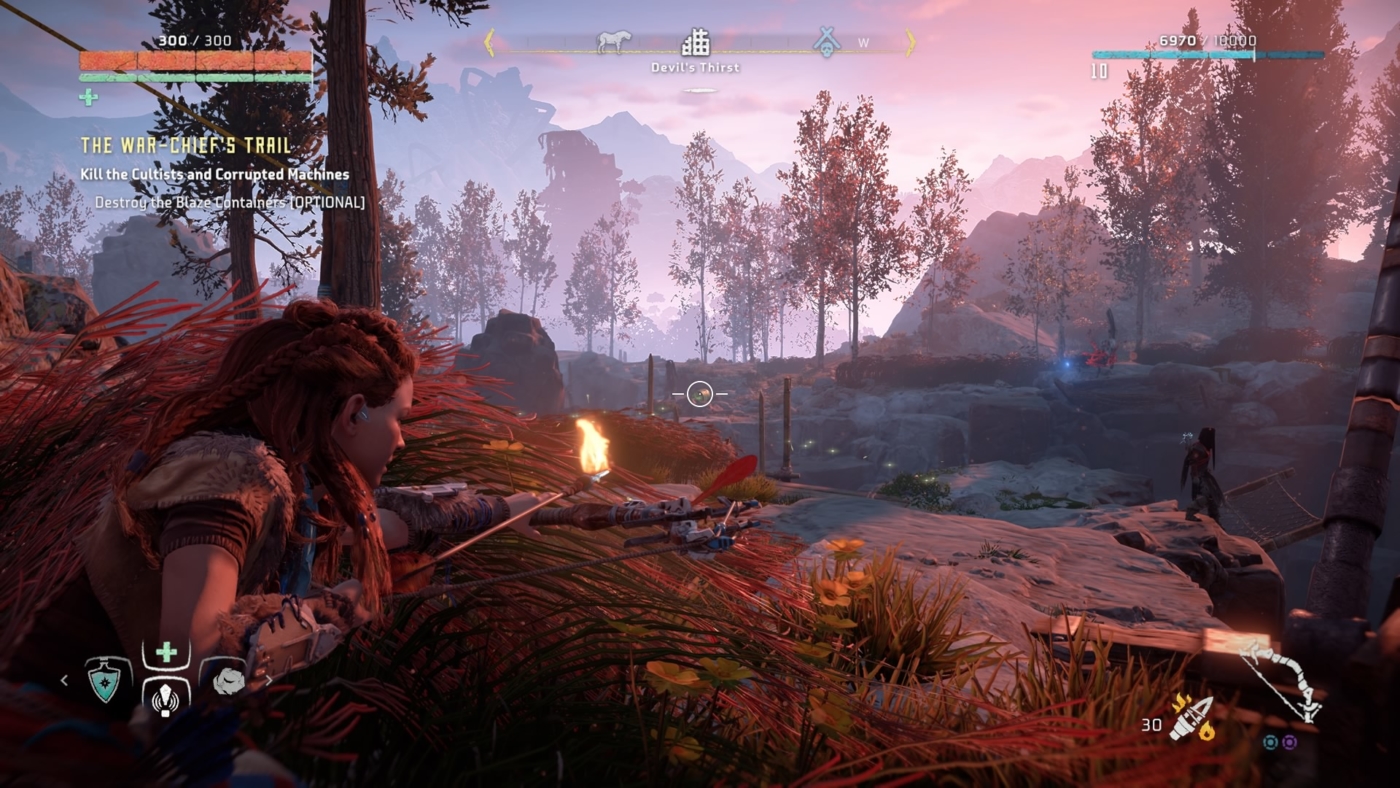This screenshot has height=788, width=1400.
Task: Open the shield potion quickslot icon
Action: pyautogui.click(x=104, y=681)
